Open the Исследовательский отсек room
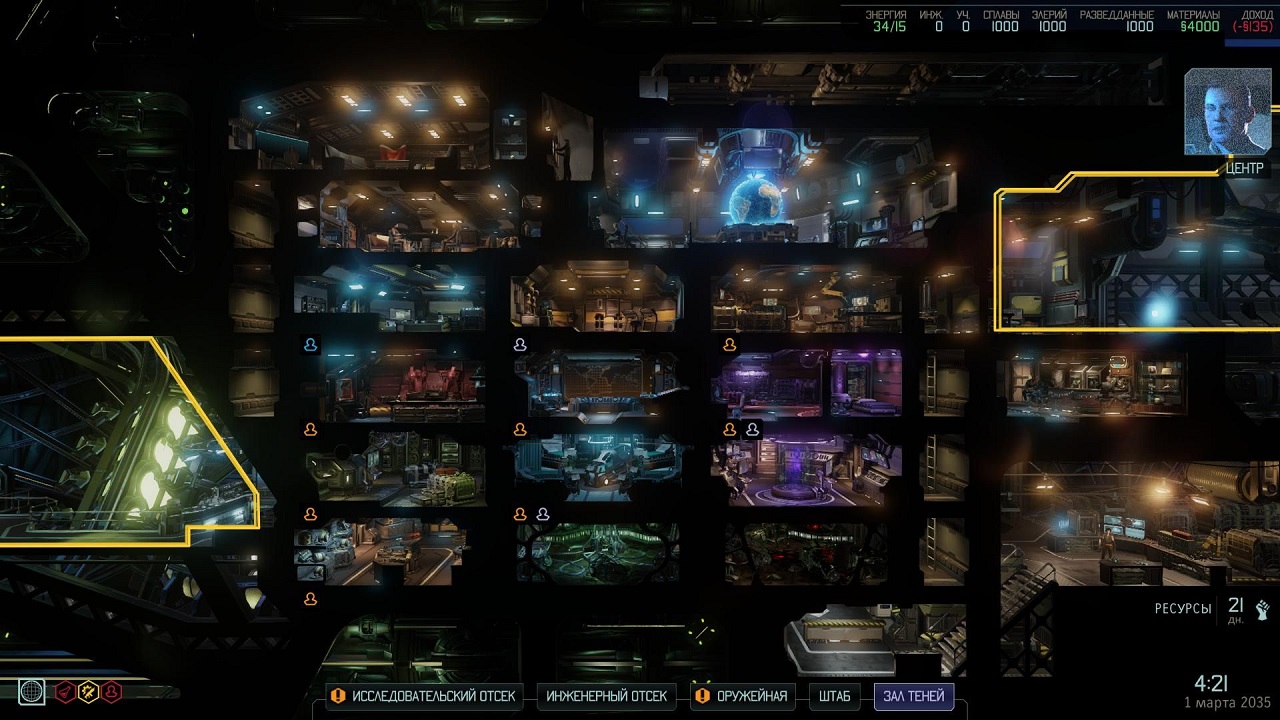The width and height of the screenshot is (1280, 720). [423, 696]
